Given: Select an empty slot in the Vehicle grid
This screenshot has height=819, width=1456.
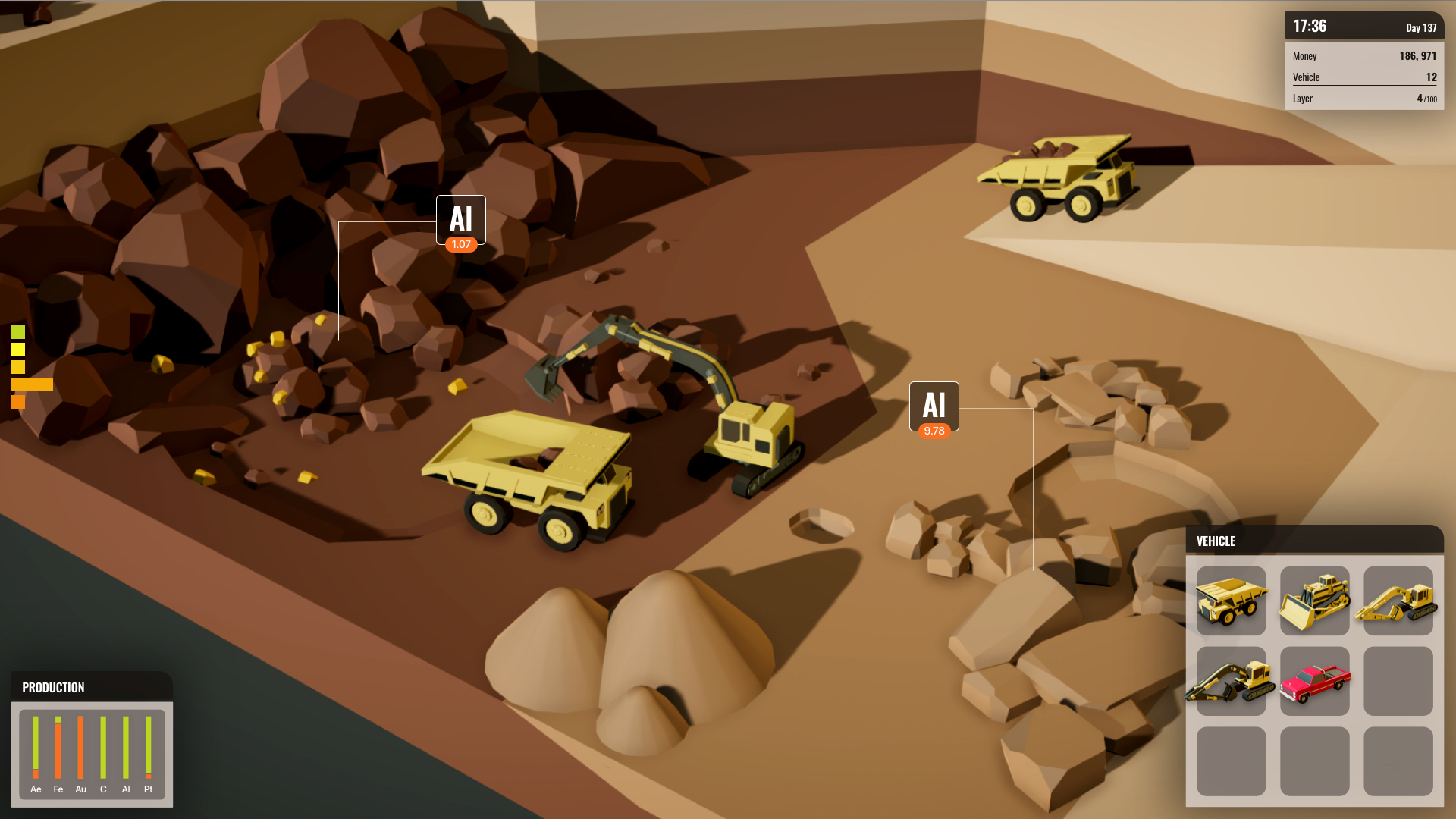Looking at the screenshot, I should [x=1398, y=681].
